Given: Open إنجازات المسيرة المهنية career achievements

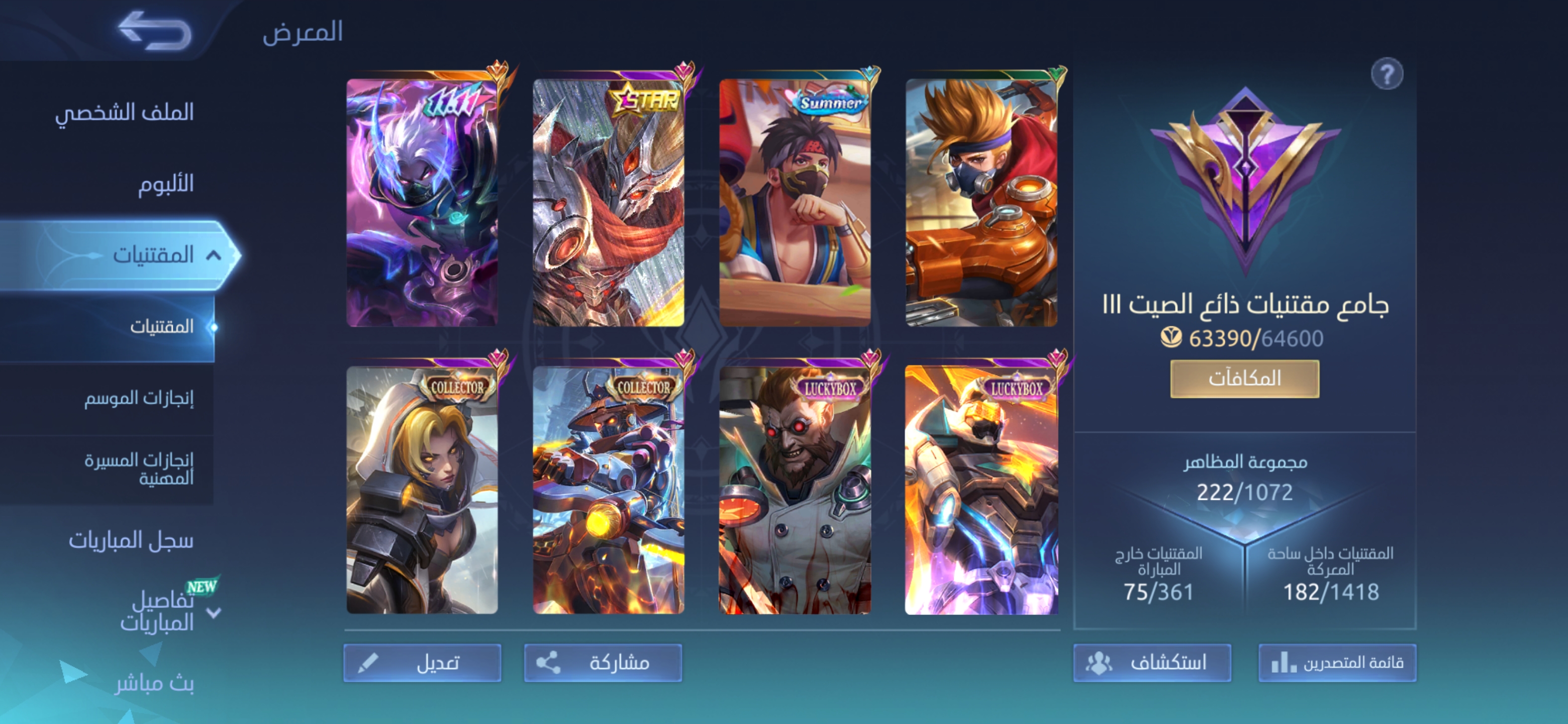Looking at the screenshot, I should click(139, 469).
